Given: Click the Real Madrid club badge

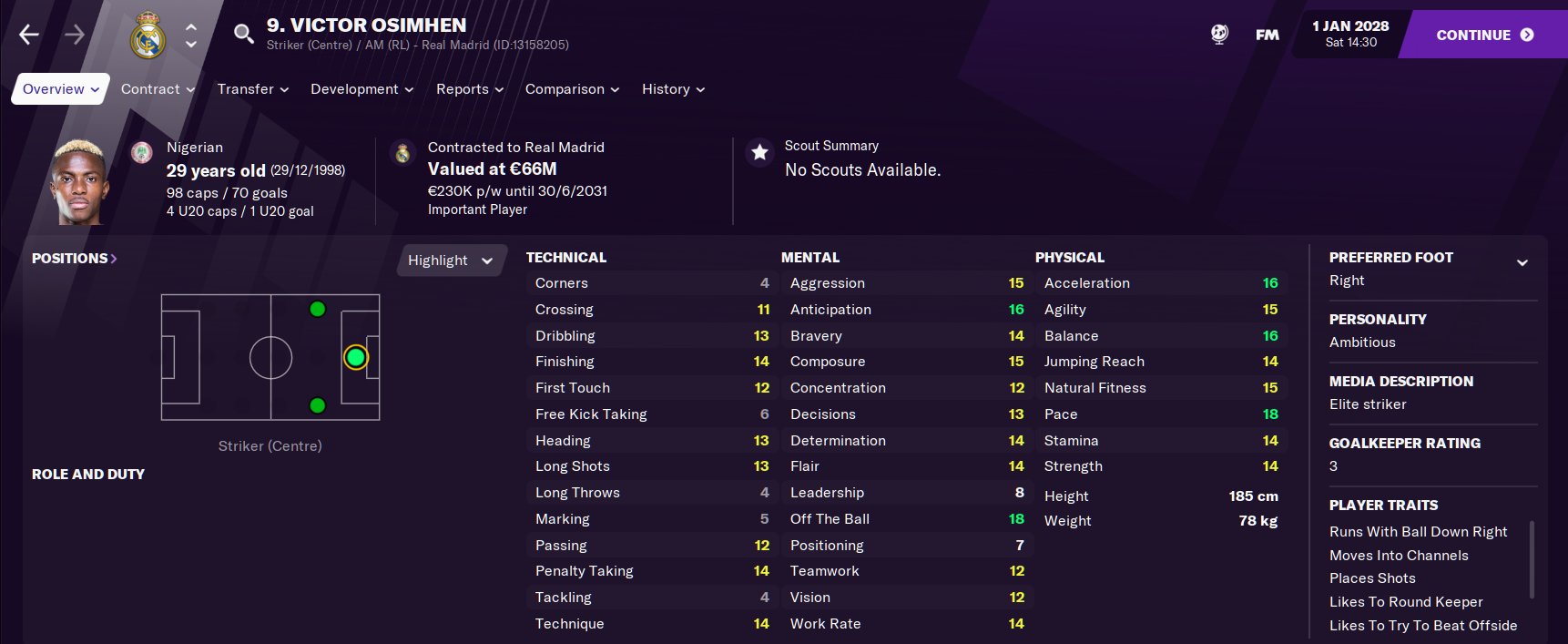Looking at the screenshot, I should click(x=148, y=36).
